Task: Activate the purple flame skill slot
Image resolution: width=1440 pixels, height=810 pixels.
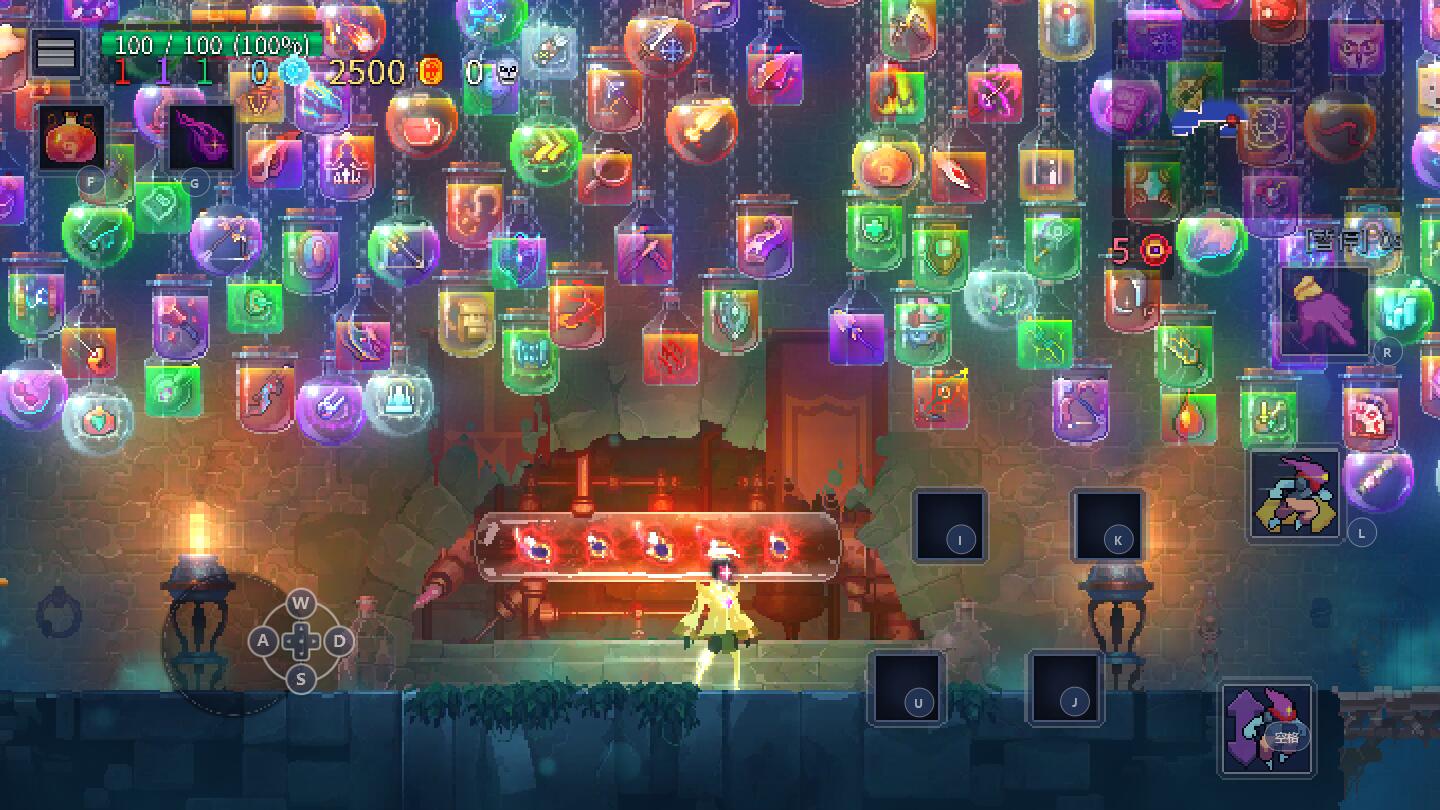Action: pyautogui.click(x=201, y=137)
